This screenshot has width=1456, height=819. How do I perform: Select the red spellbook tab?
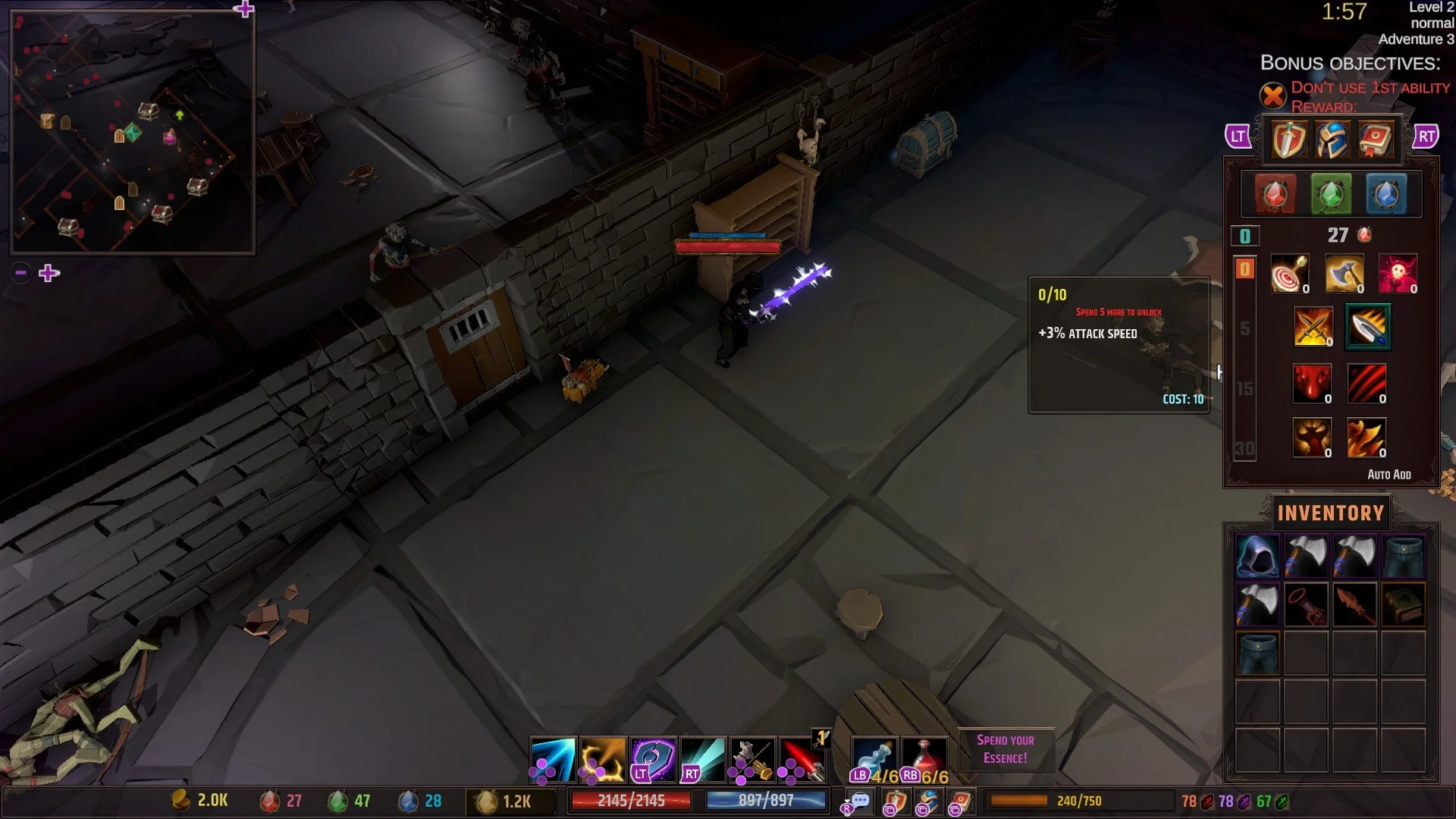[x=1375, y=140]
